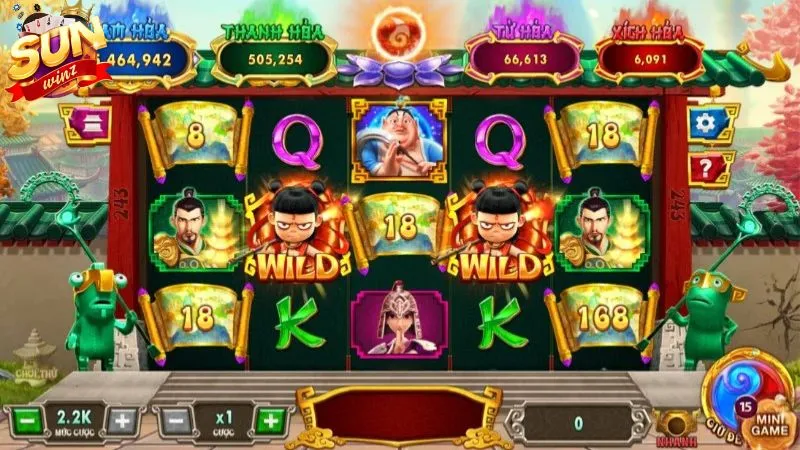Increase the x1 bet multiplier
Screen dimensions: 800x450
(x=269, y=420)
